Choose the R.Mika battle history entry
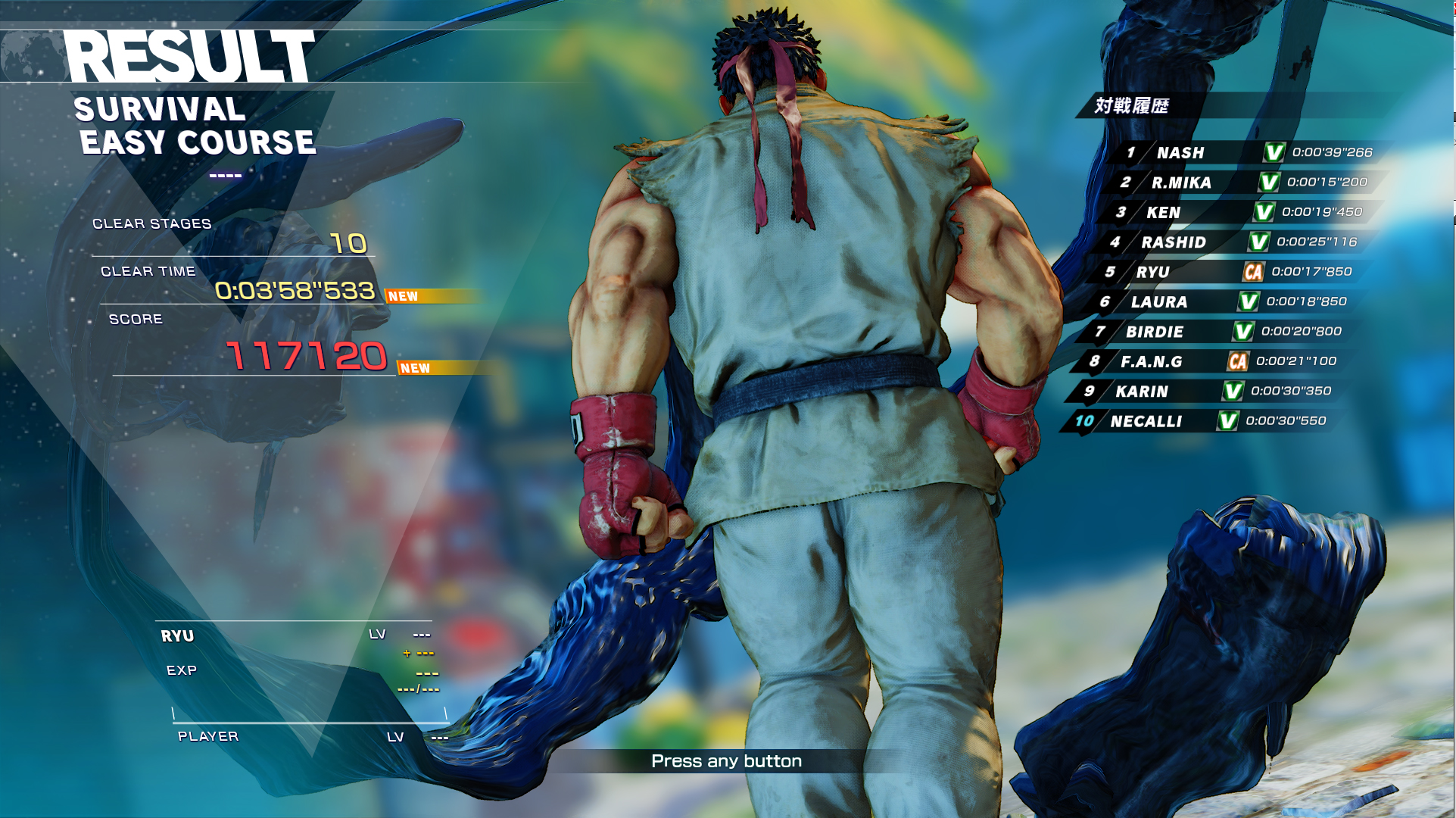The width and height of the screenshot is (1456, 818). click(1244, 183)
